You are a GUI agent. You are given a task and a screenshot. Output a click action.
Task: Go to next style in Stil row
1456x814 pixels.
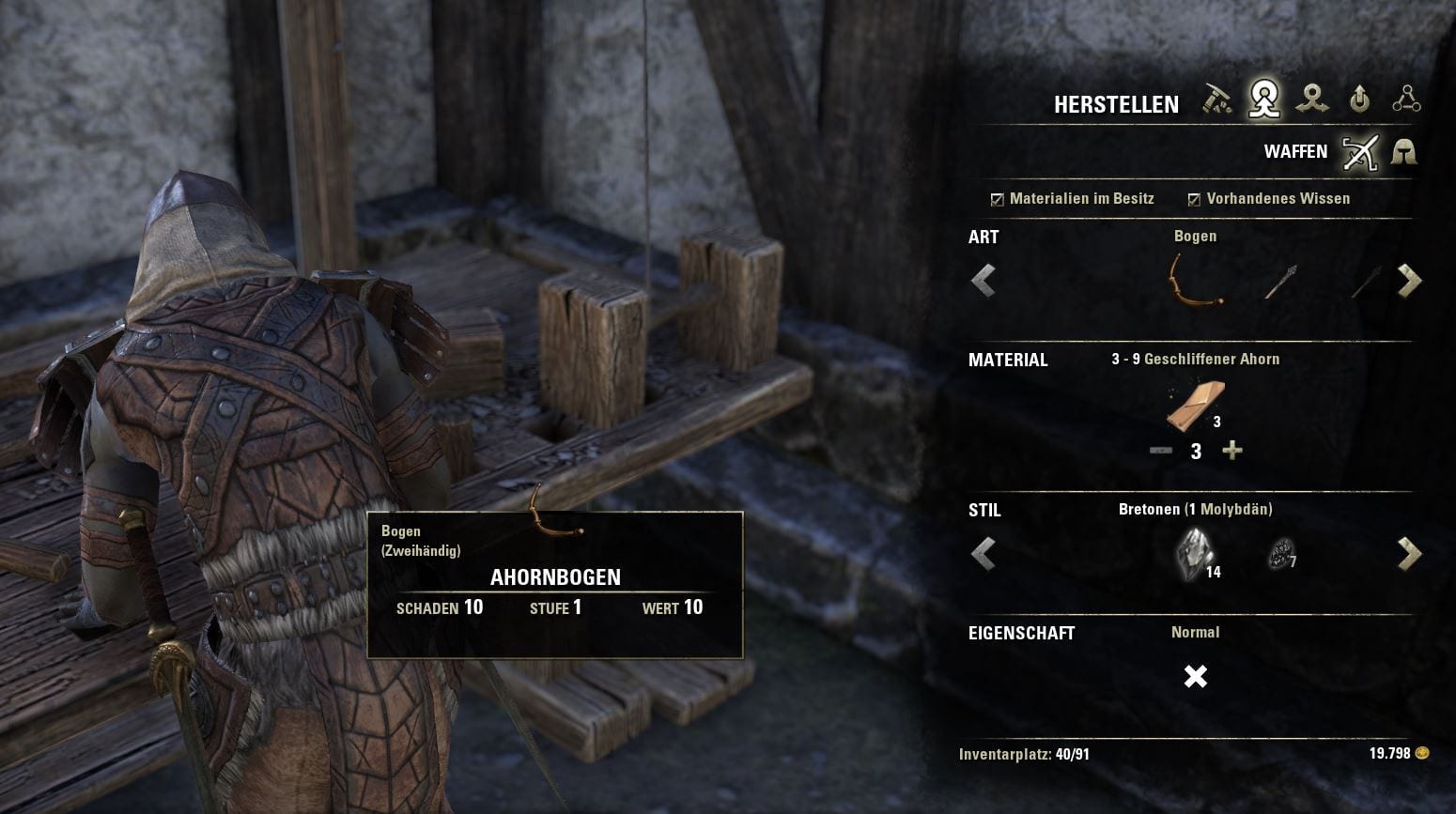[x=1409, y=554]
